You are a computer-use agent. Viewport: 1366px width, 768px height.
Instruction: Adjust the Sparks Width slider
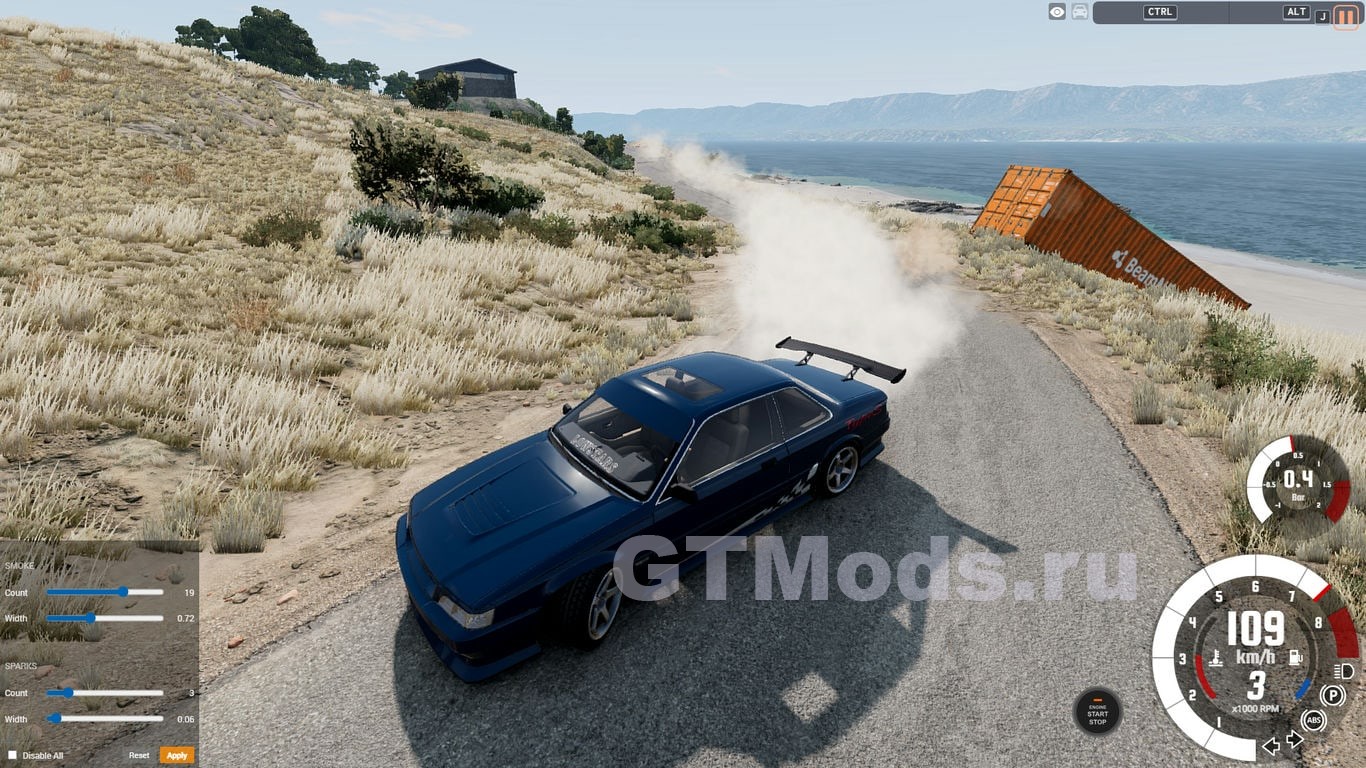(56, 718)
